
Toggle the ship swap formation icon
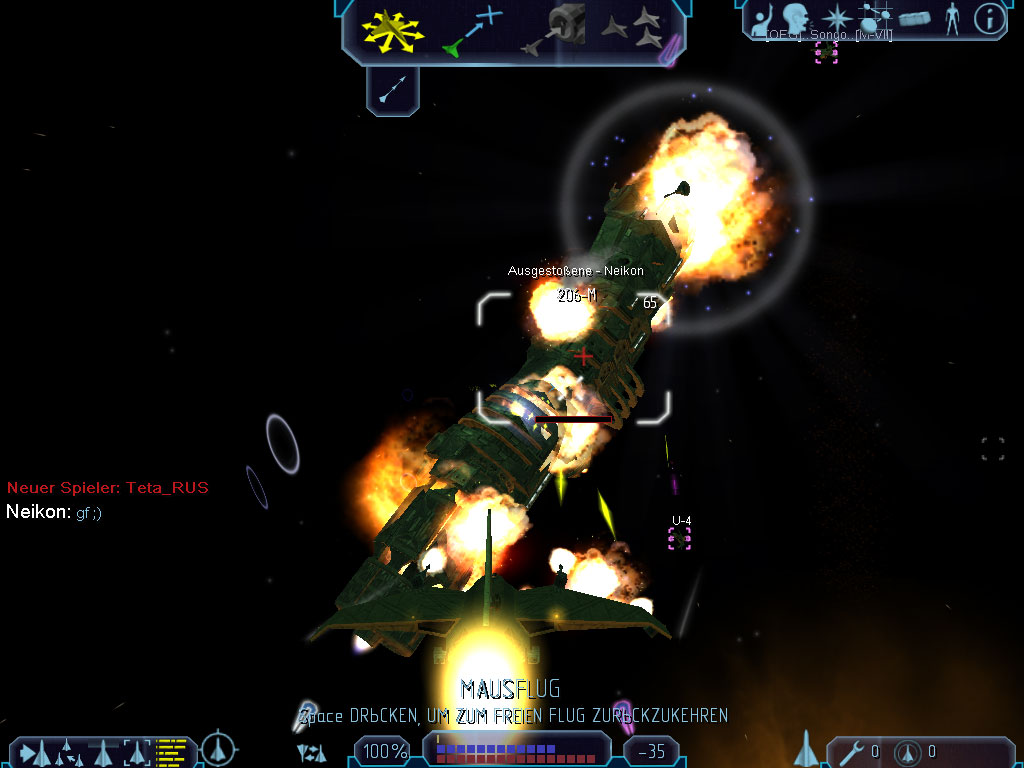point(312,751)
